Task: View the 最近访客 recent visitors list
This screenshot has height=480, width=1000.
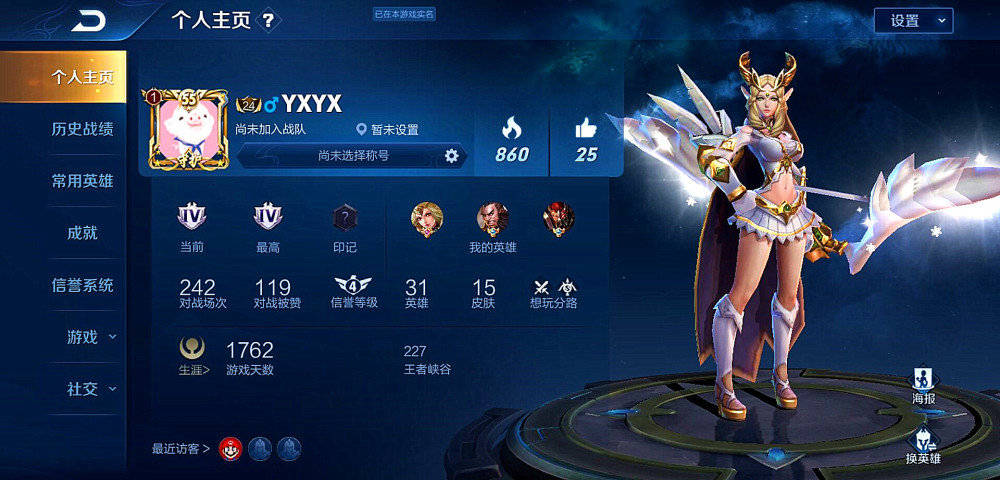Action: tap(181, 449)
